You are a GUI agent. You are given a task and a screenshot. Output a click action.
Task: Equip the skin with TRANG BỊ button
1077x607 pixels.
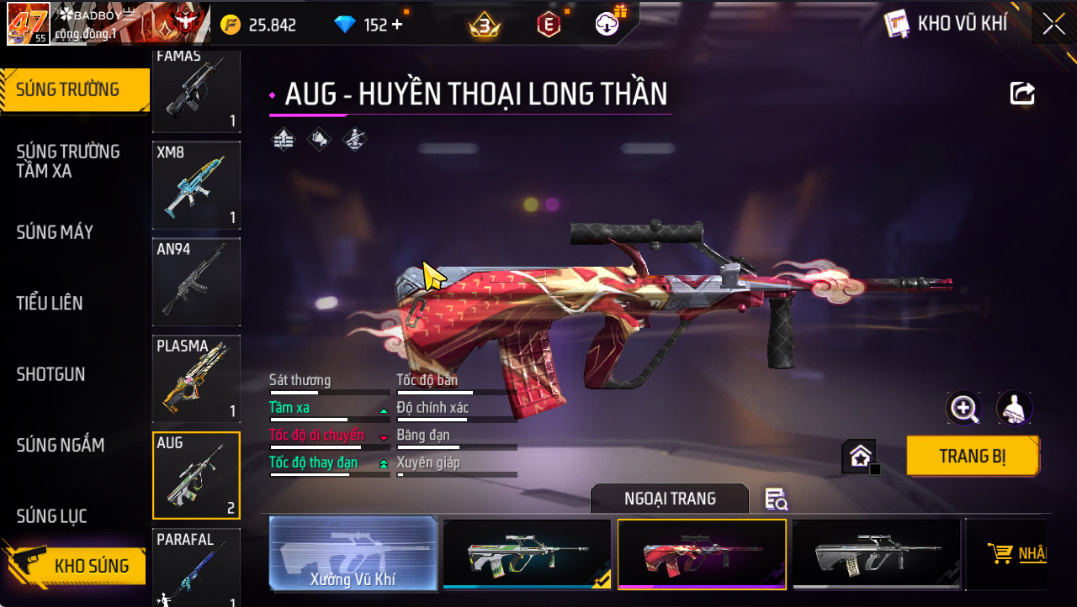[x=972, y=456]
